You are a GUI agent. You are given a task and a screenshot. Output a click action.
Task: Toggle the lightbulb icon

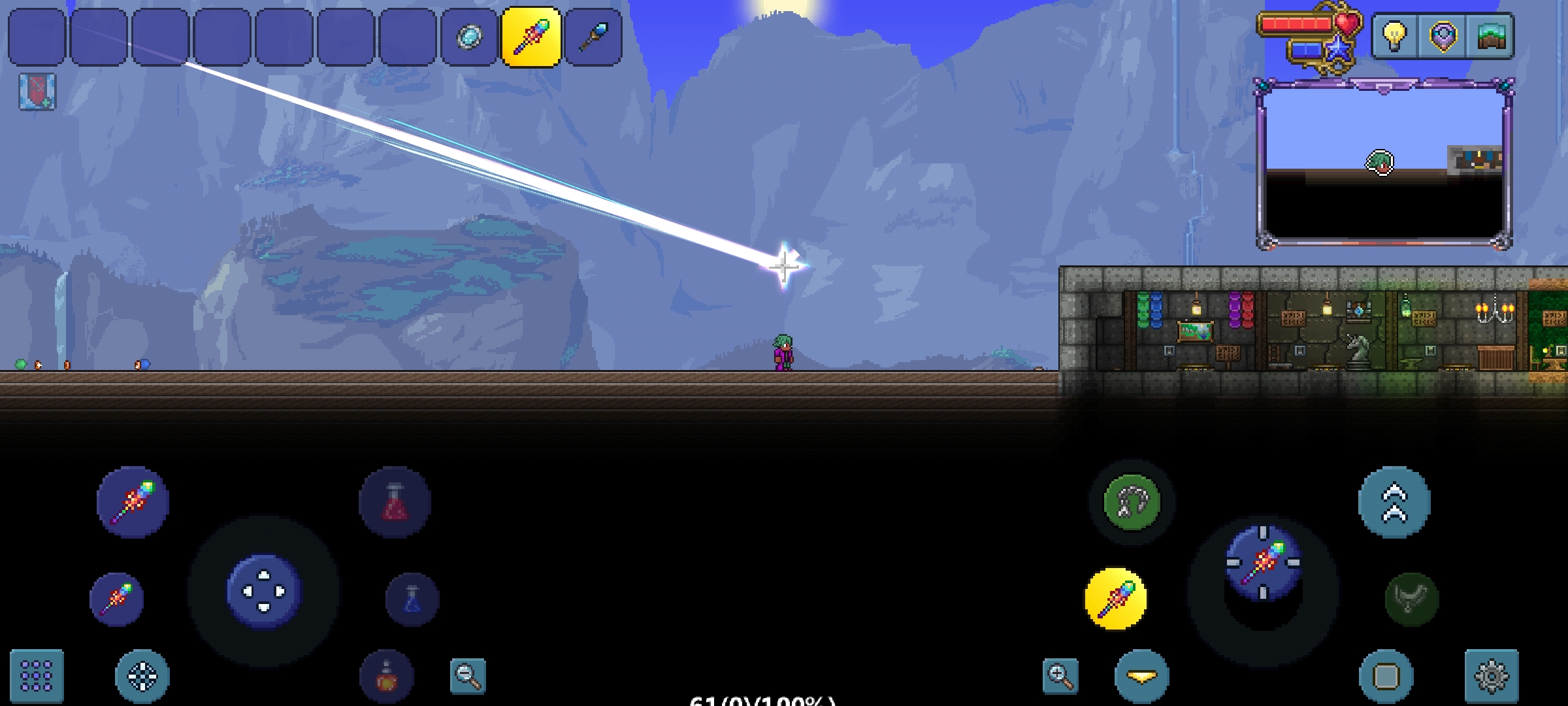coord(1394,36)
